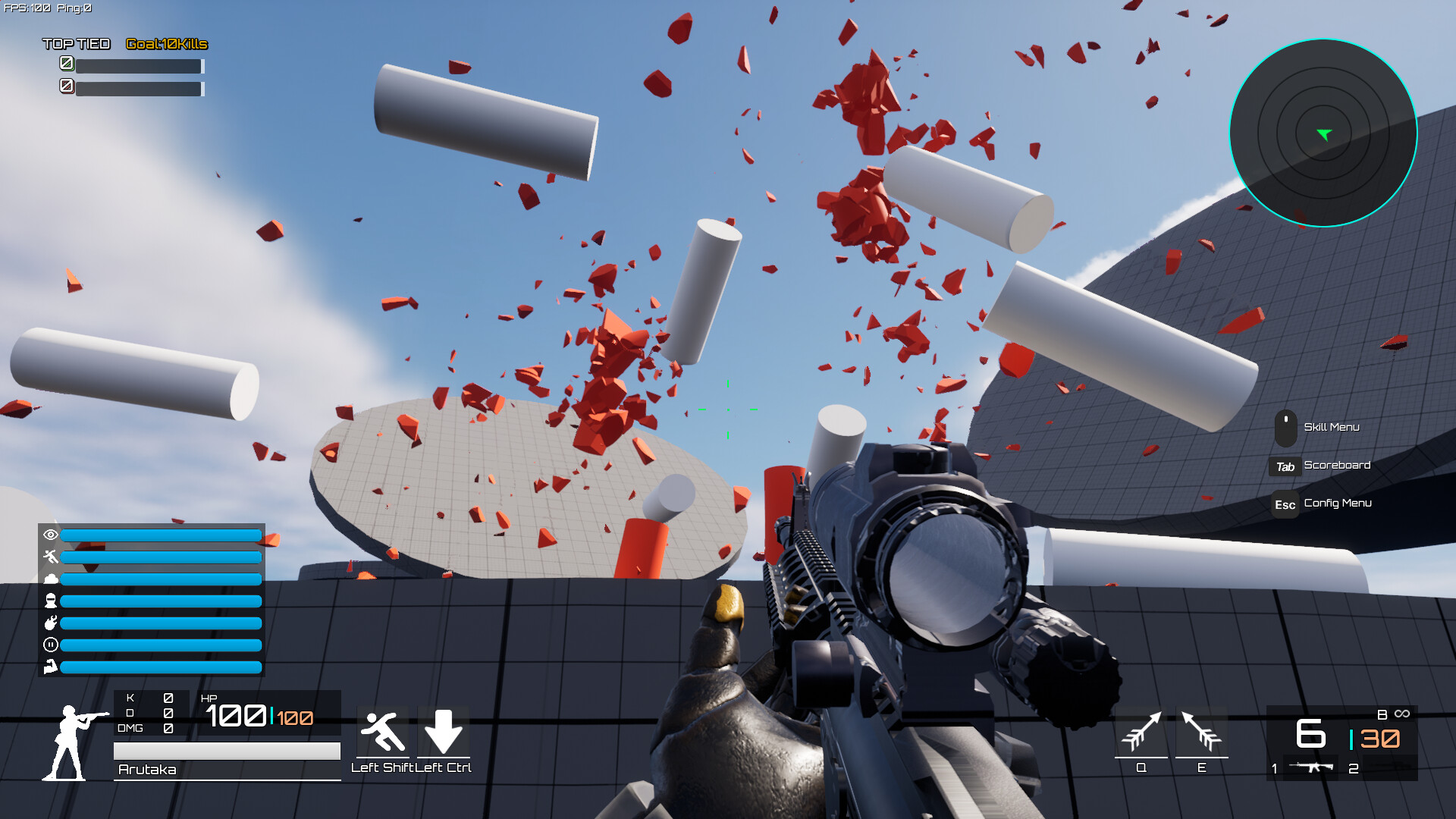Click the E arrow ability icon
Screen dimensions: 1456x819
click(x=1200, y=732)
